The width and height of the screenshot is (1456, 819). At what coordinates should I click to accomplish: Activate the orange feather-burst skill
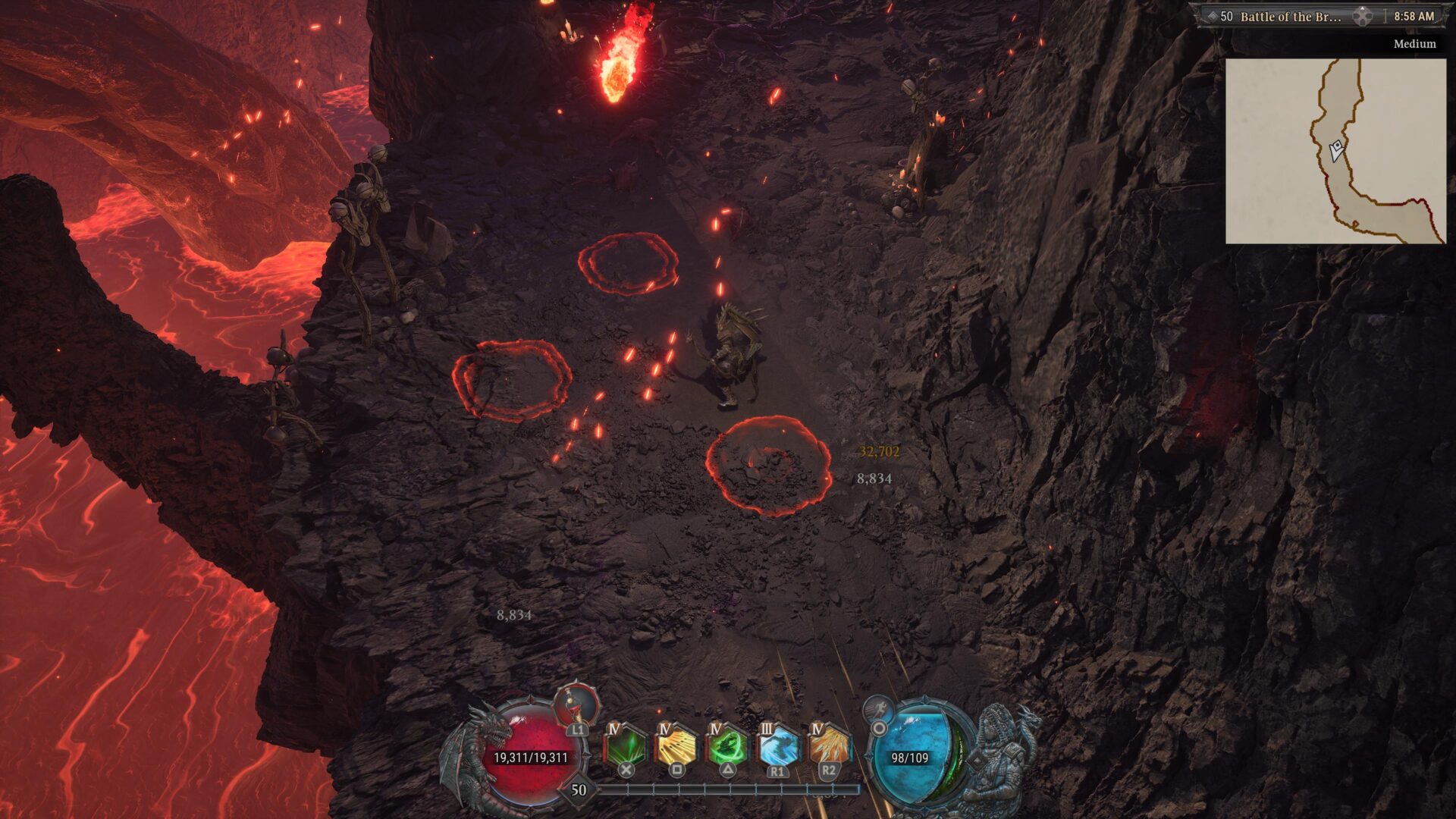click(828, 747)
